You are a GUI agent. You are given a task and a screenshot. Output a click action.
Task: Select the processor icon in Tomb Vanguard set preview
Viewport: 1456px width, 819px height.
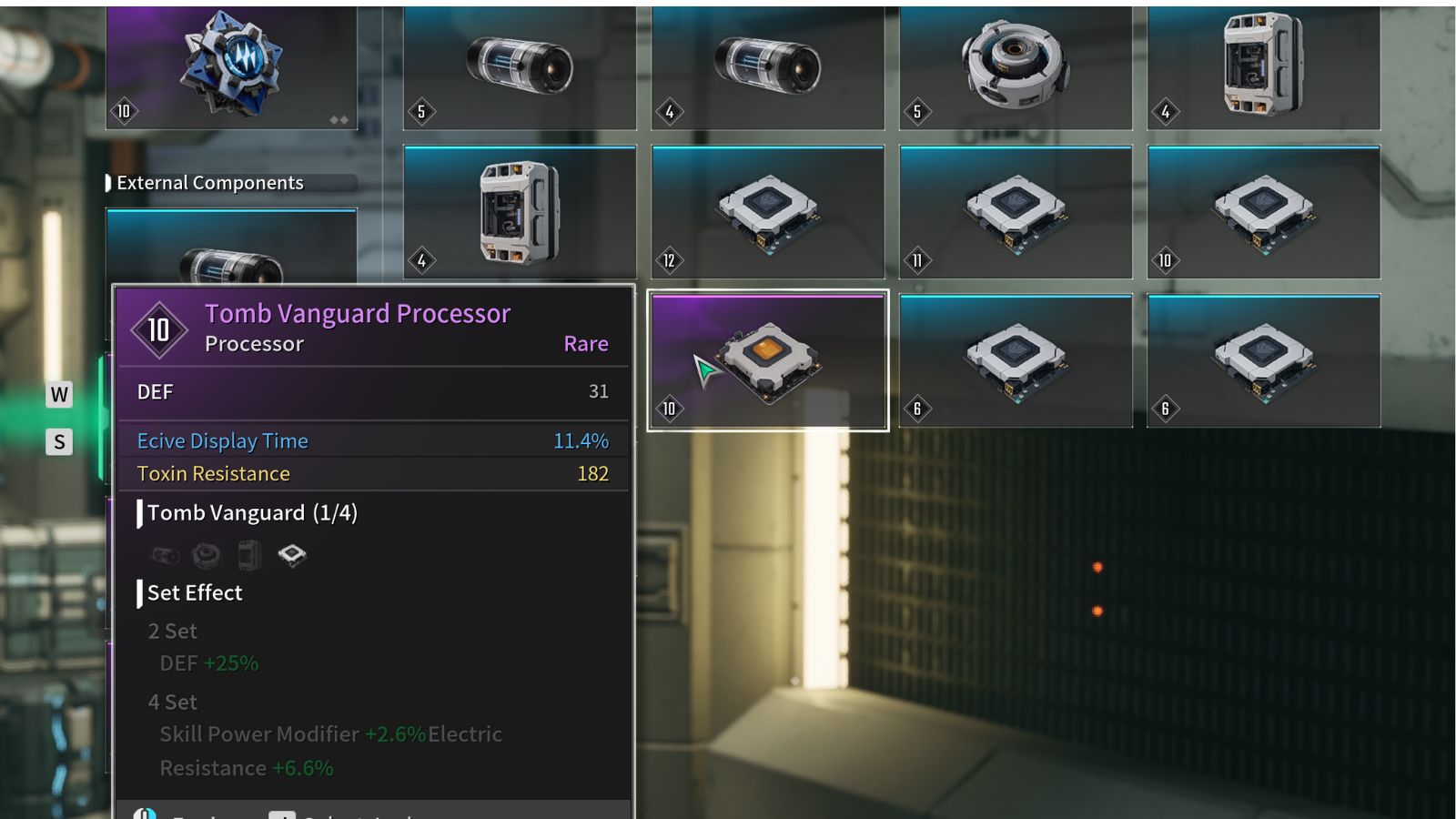[291, 553]
